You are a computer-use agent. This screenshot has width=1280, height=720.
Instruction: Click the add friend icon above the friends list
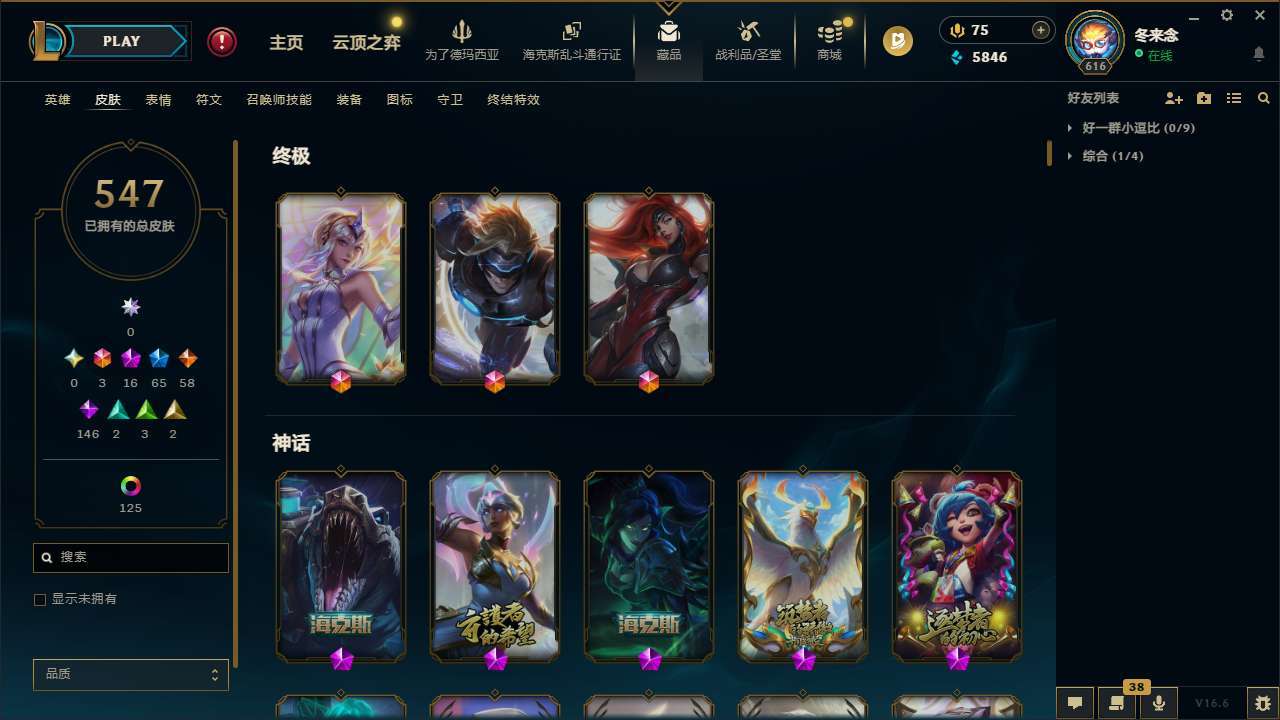tap(1174, 98)
